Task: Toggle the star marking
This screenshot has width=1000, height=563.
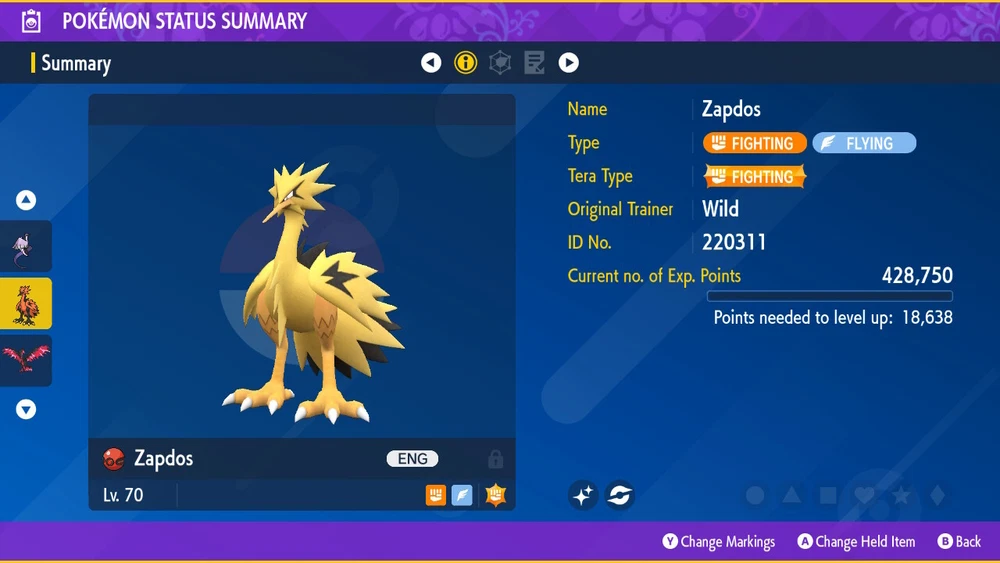Action: click(900, 495)
